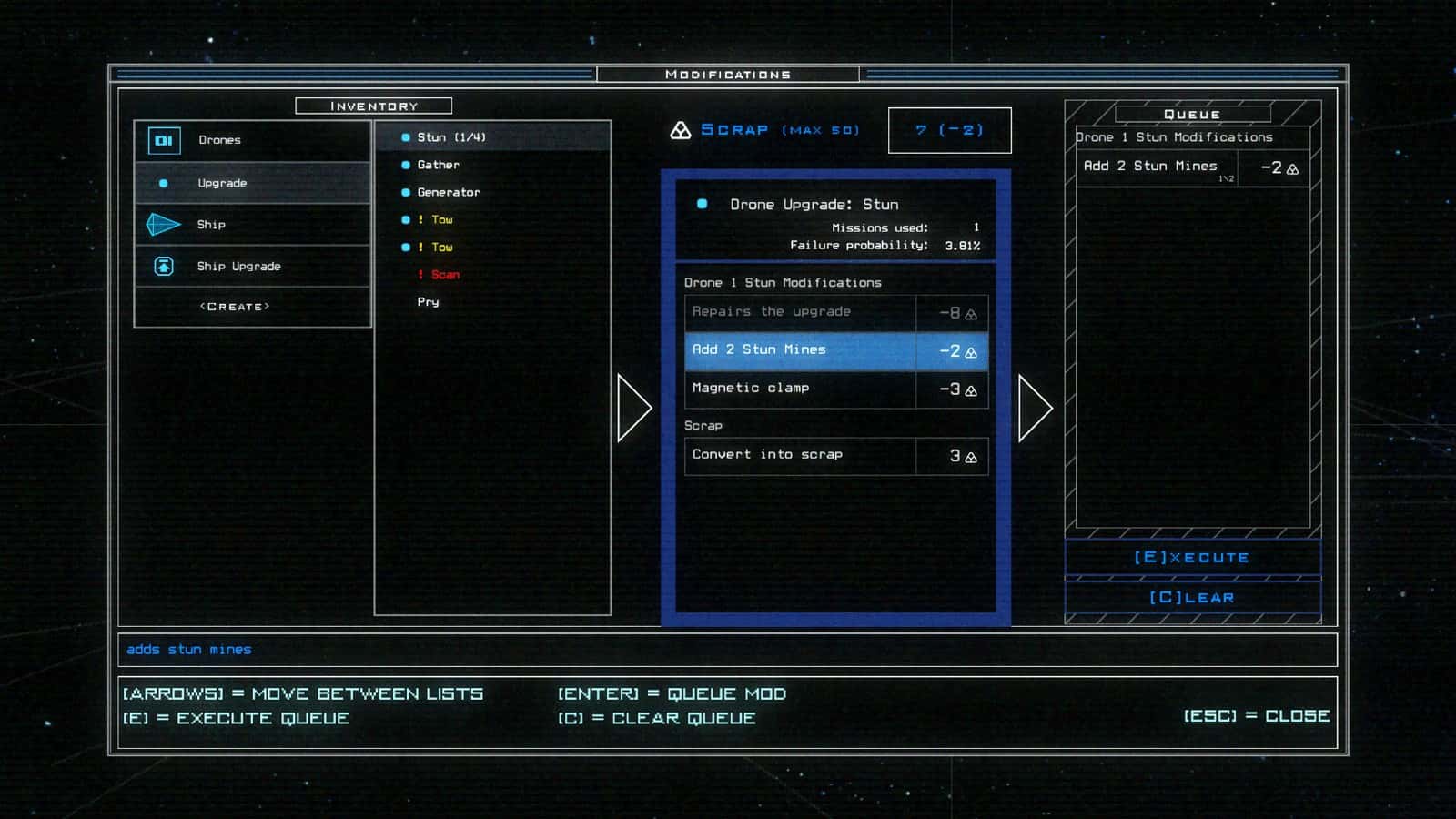Select the Stun upgrade item
Viewport: 1456px width, 819px height.
pos(451,137)
